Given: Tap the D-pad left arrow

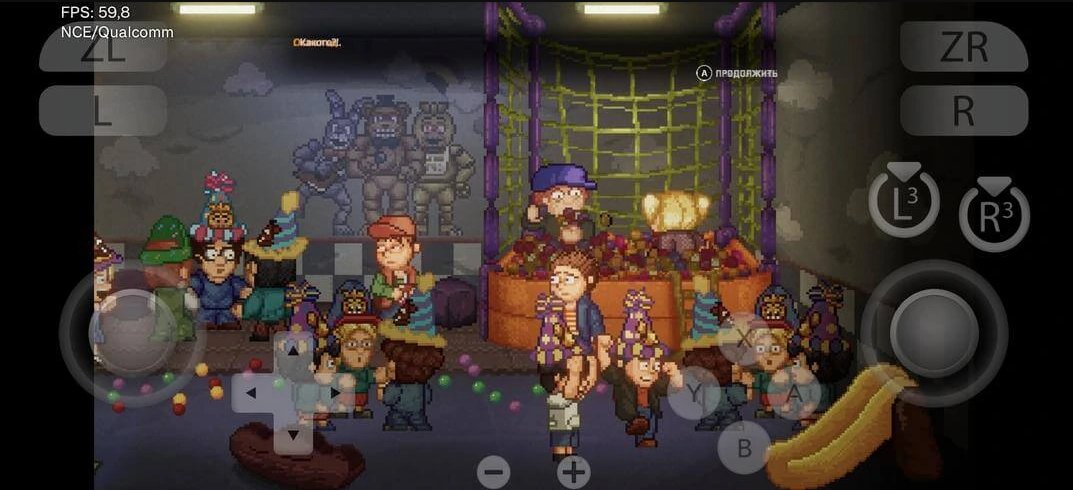Looking at the screenshot, I should [x=252, y=393].
